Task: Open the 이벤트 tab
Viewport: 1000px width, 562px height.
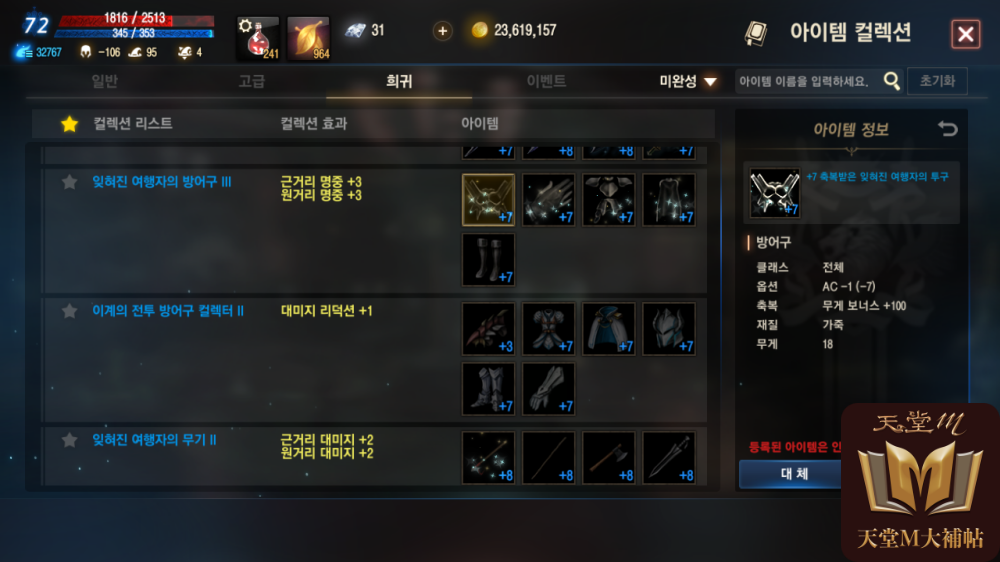Action: tap(546, 82)
